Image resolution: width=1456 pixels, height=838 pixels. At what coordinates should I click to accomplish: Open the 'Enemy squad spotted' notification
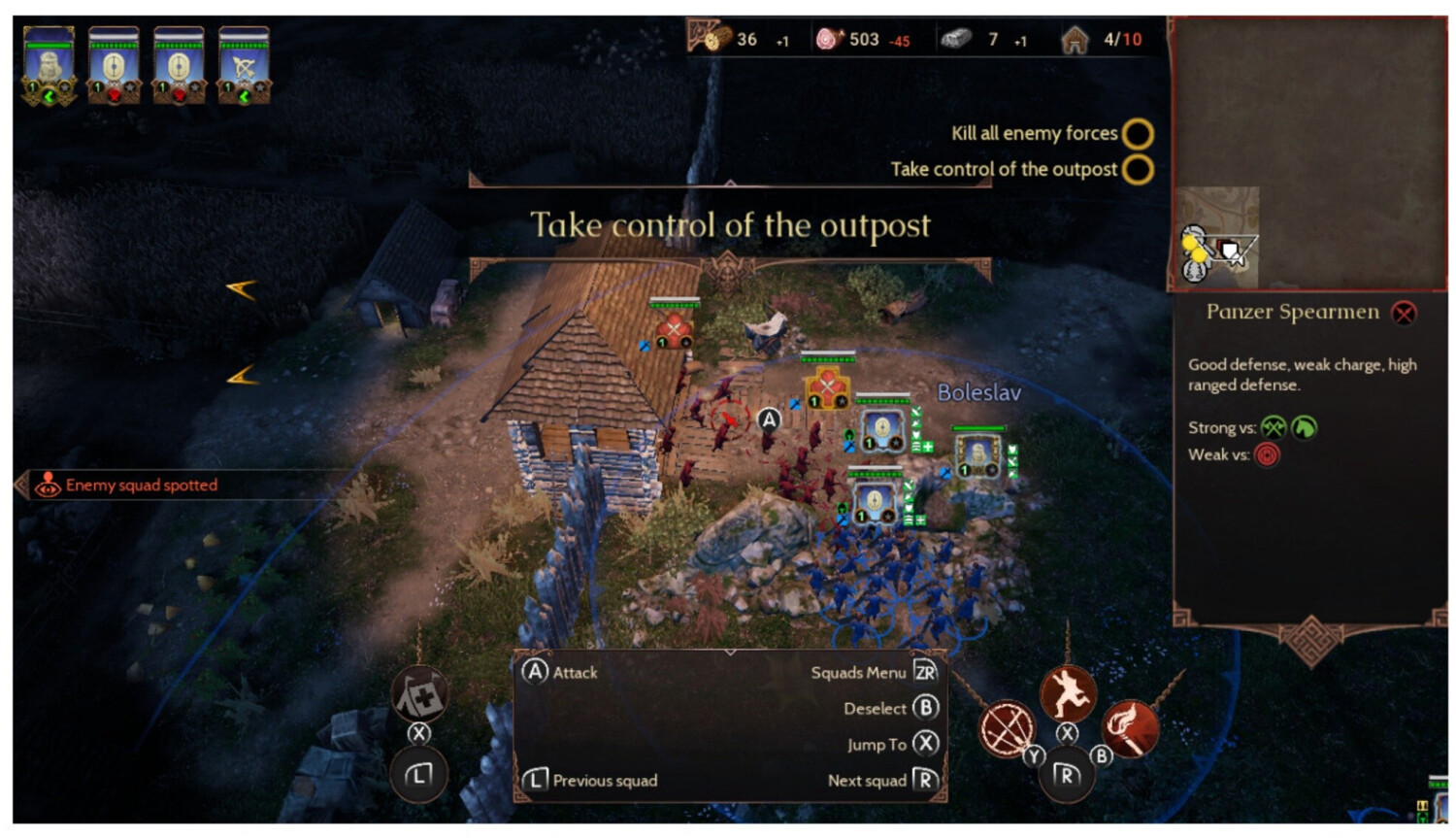tap(141, 485)
